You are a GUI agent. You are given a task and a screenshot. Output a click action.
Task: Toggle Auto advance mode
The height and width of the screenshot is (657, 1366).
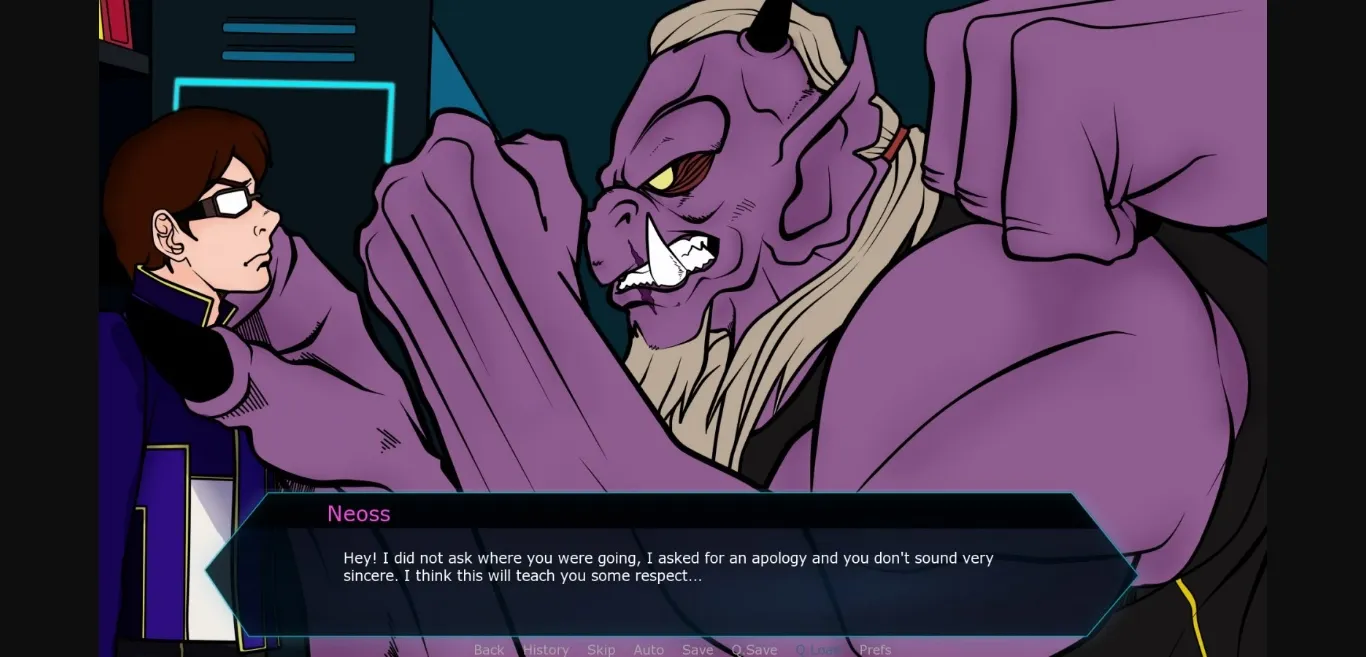click(x=648, y=650)
